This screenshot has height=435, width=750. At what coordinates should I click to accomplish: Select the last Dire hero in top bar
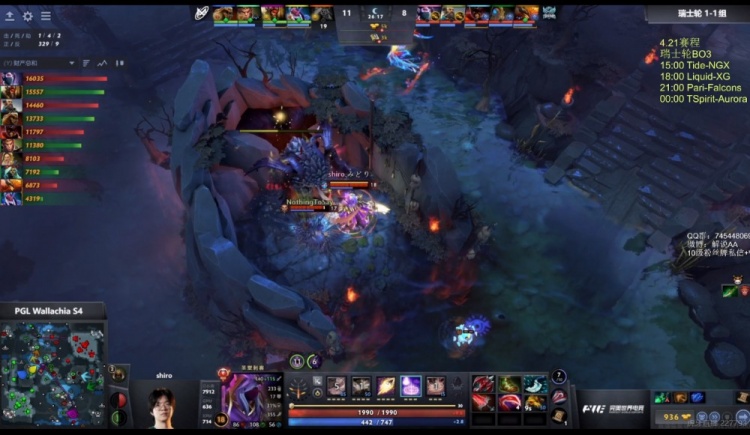pos(526,13)
